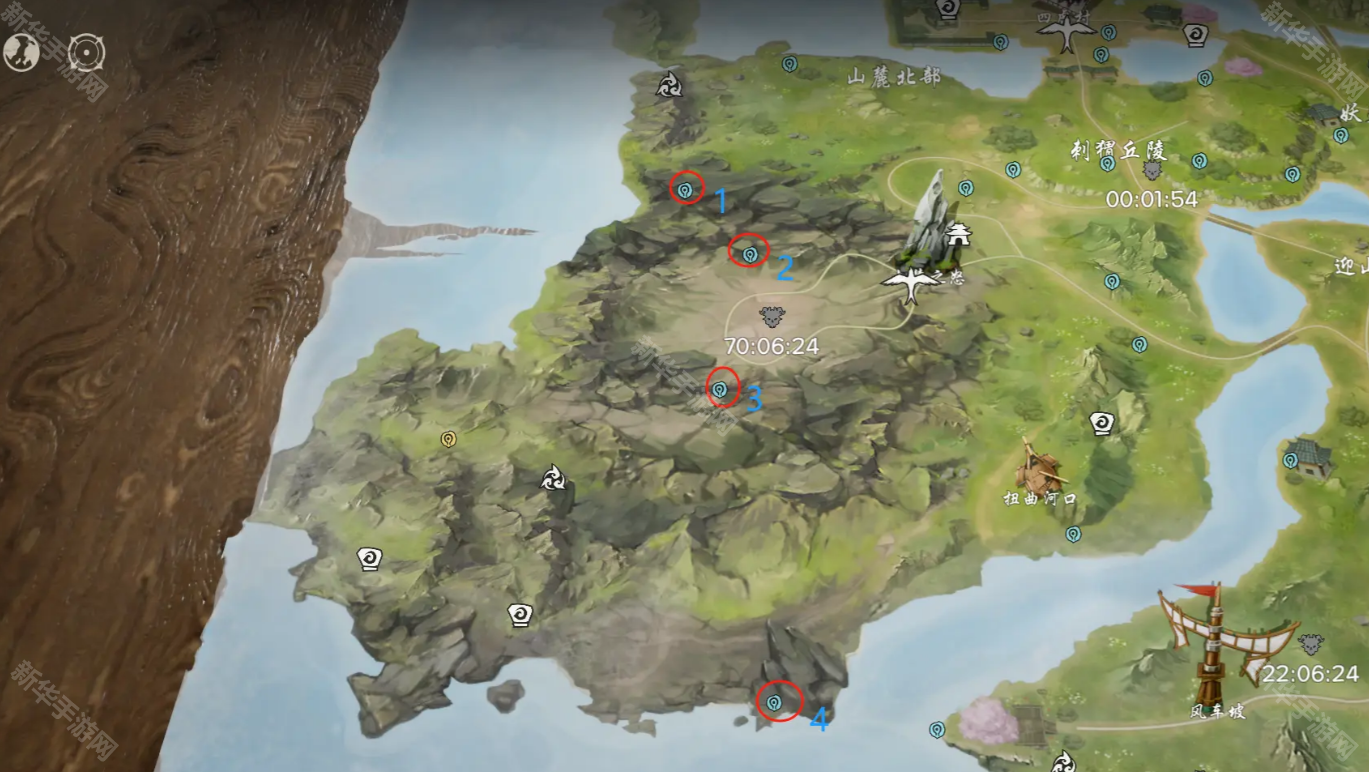
Task: Open the globe world view icon
Action: point(20,53)
